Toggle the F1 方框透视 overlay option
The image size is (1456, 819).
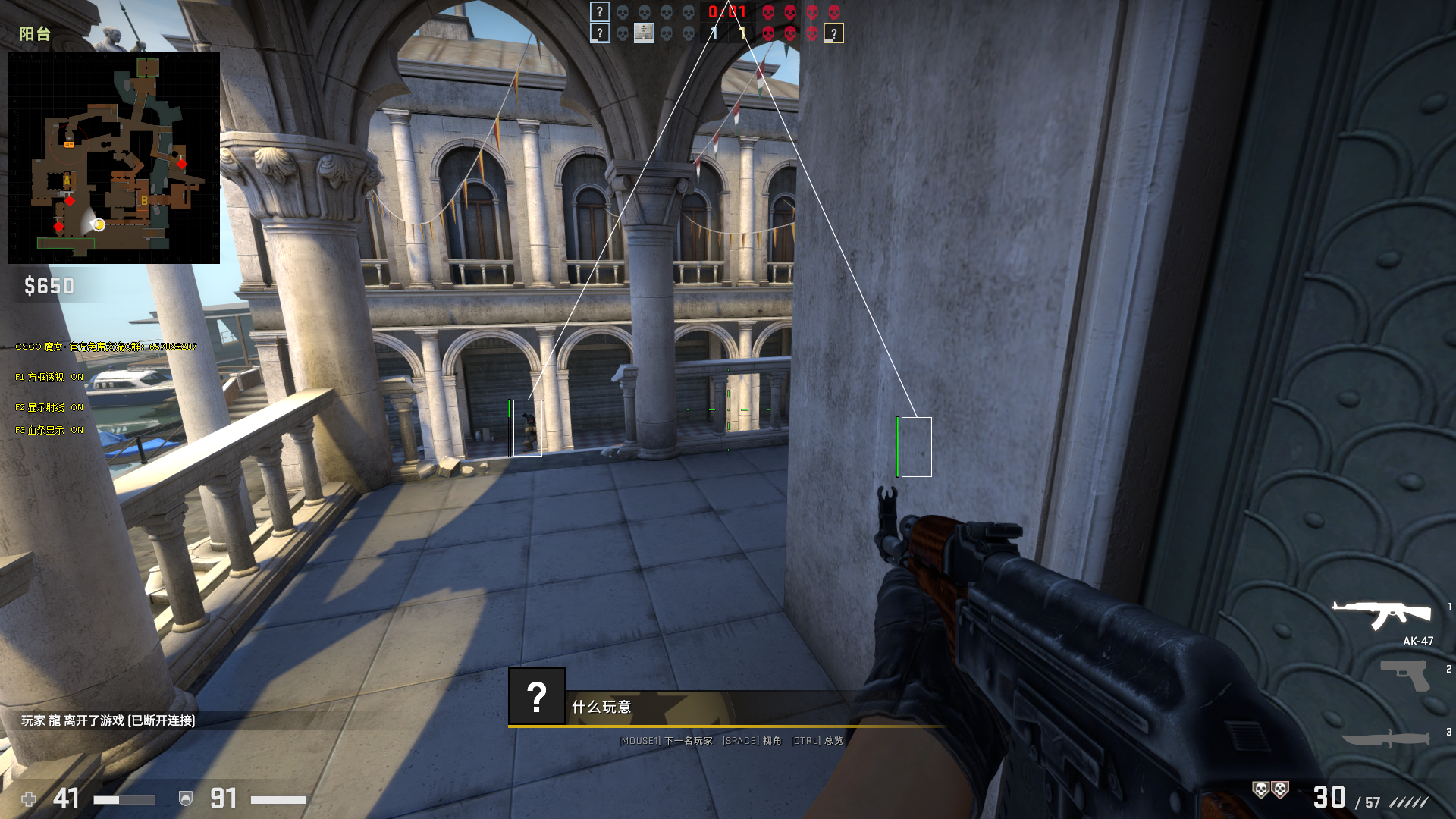[x=49, y=377]
